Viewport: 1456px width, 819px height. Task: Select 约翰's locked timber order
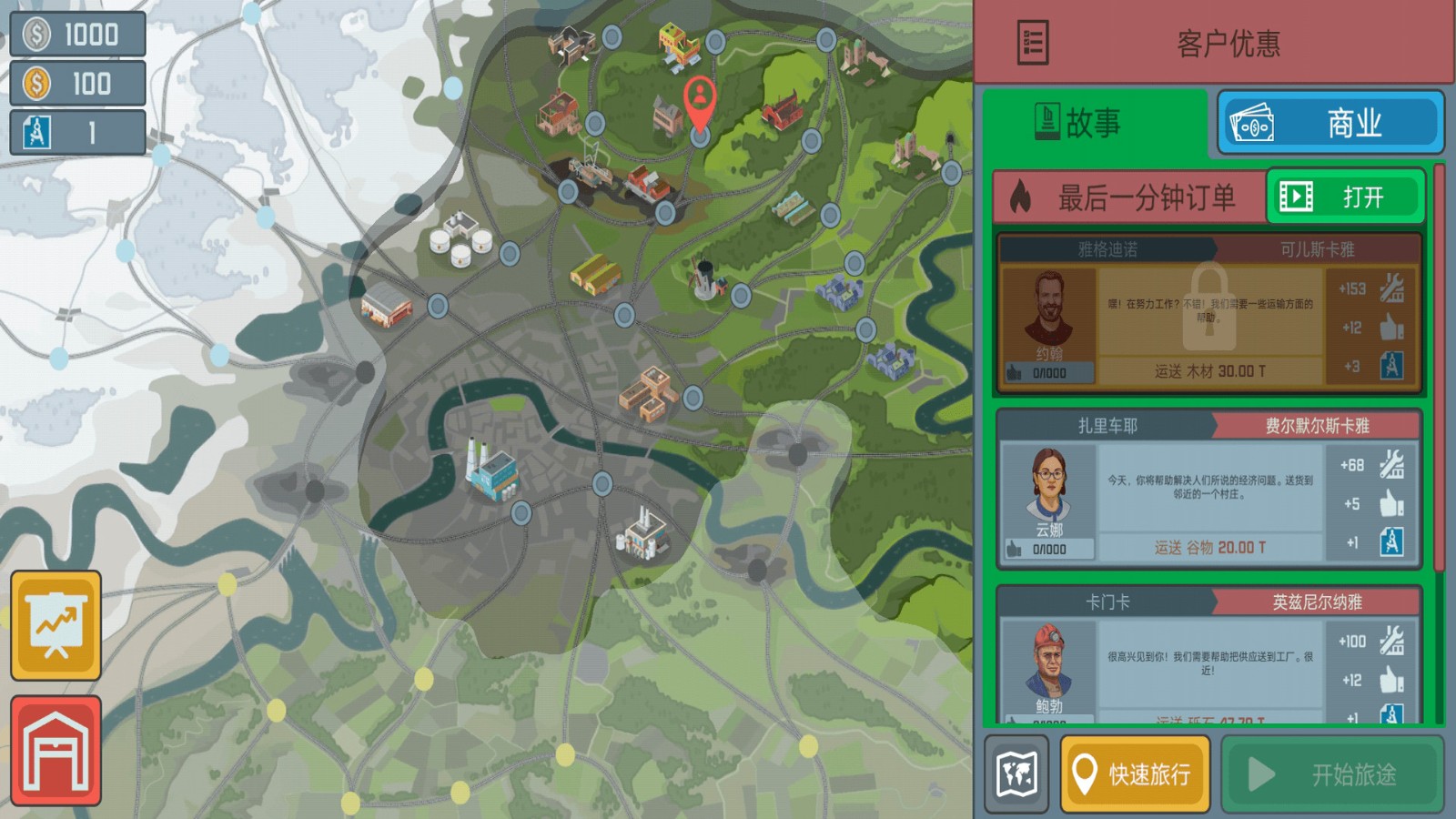click(x=1208, y=314)
